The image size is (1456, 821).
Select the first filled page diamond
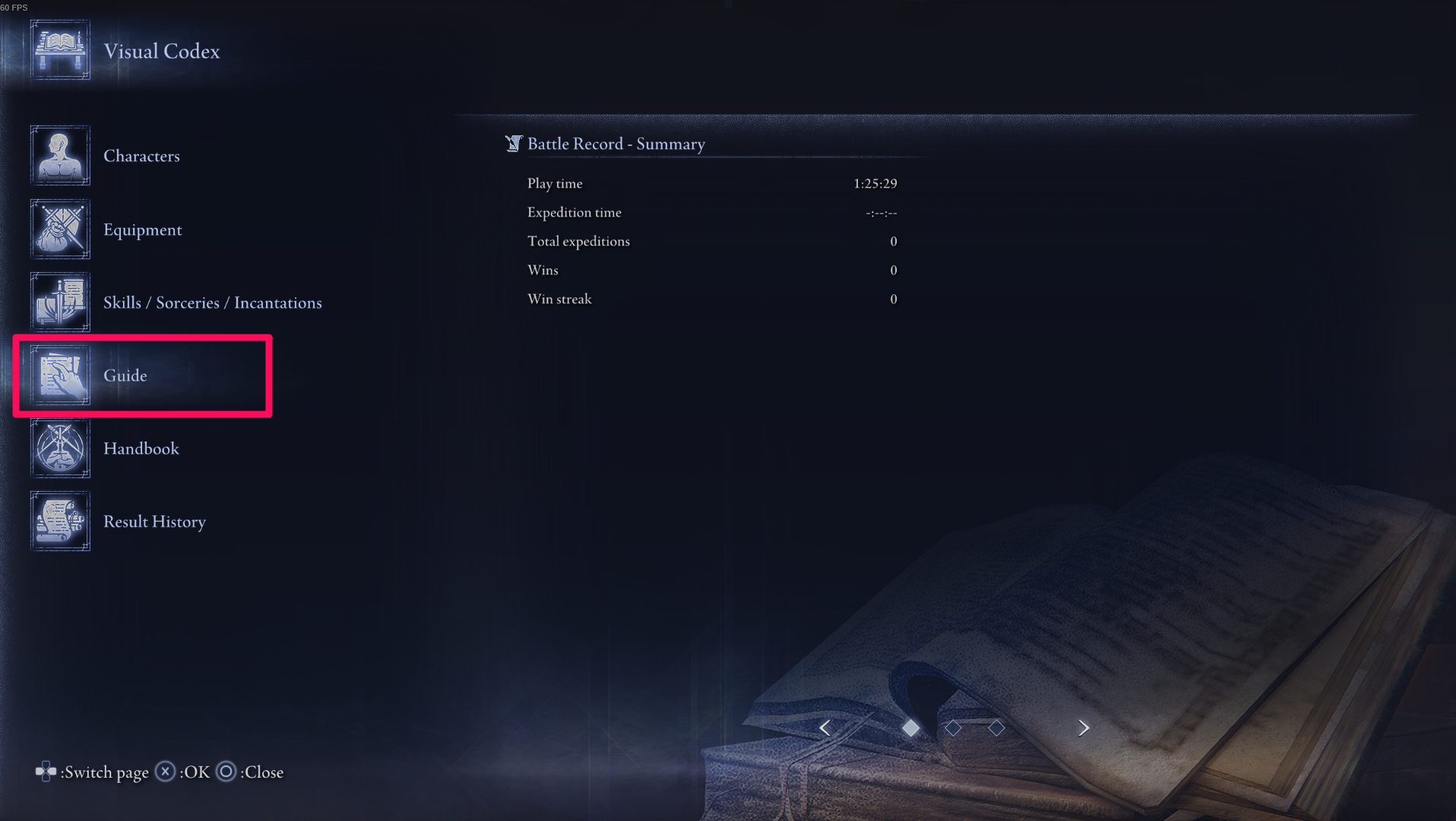[910, 728]
